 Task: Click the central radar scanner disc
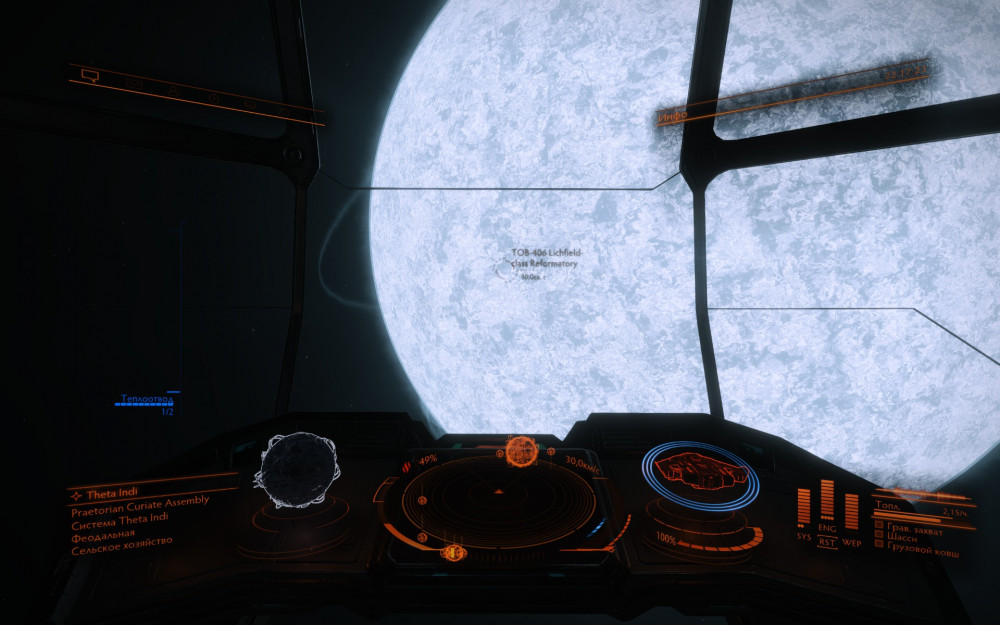click(498, 495)
